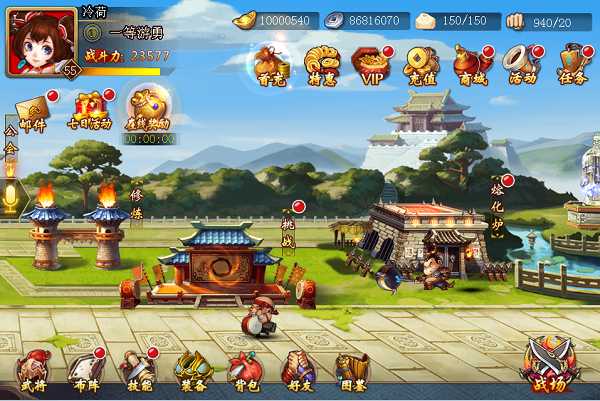
Task: Open the 技能 skills menu
Action: coord(138,371)
